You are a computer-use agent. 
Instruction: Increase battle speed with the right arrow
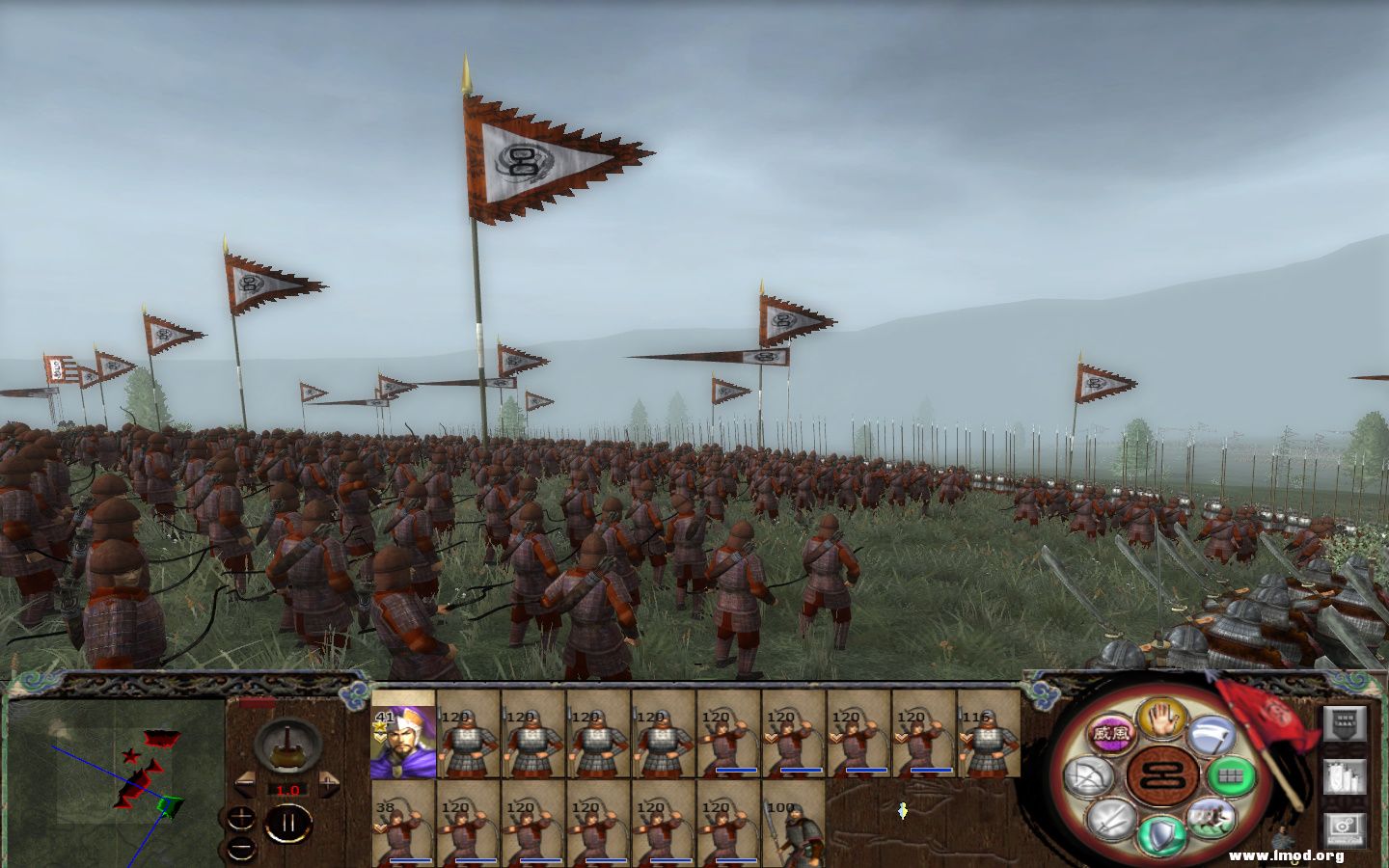coord(329,784)
